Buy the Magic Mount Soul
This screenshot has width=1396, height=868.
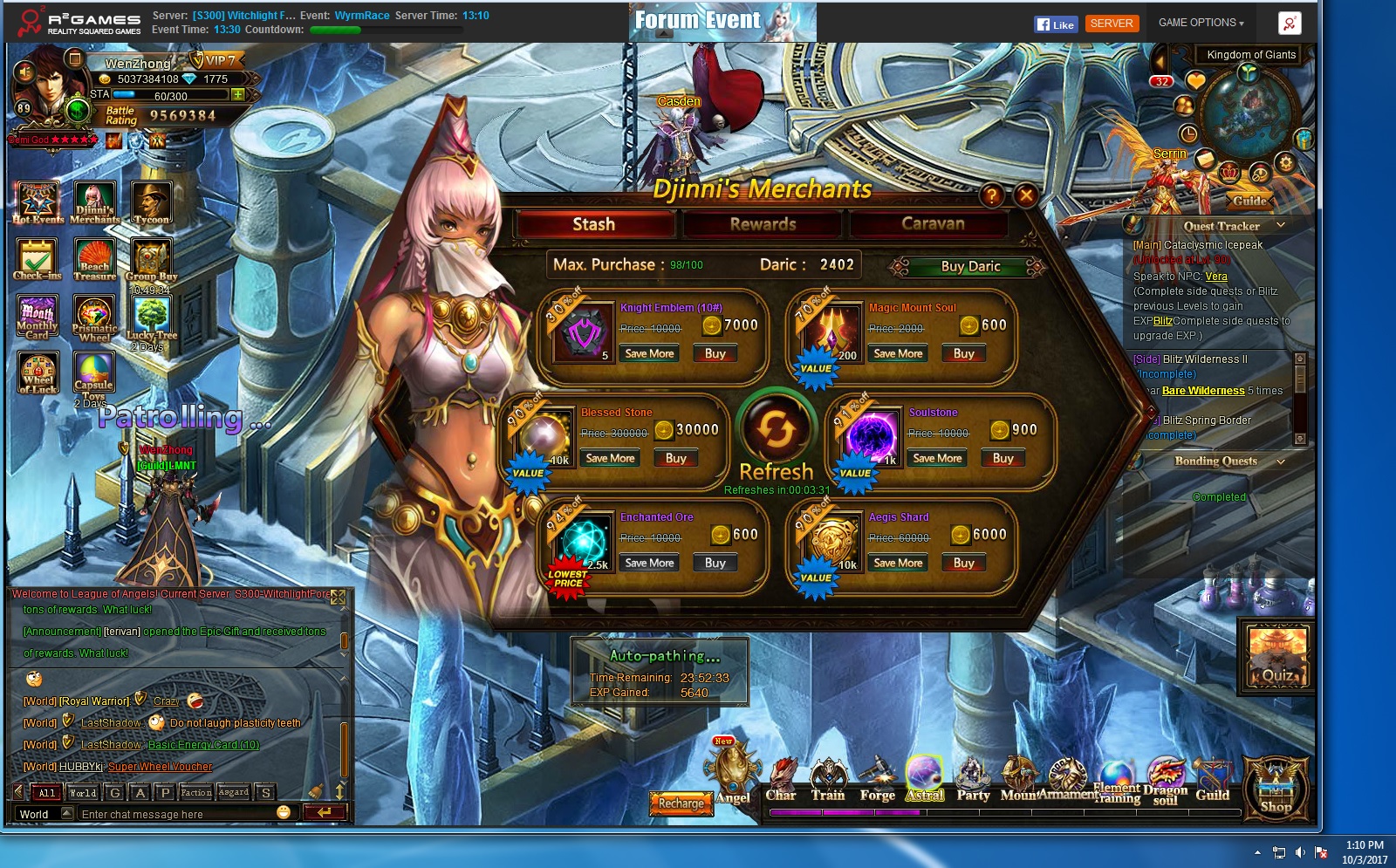pos(963,354)
